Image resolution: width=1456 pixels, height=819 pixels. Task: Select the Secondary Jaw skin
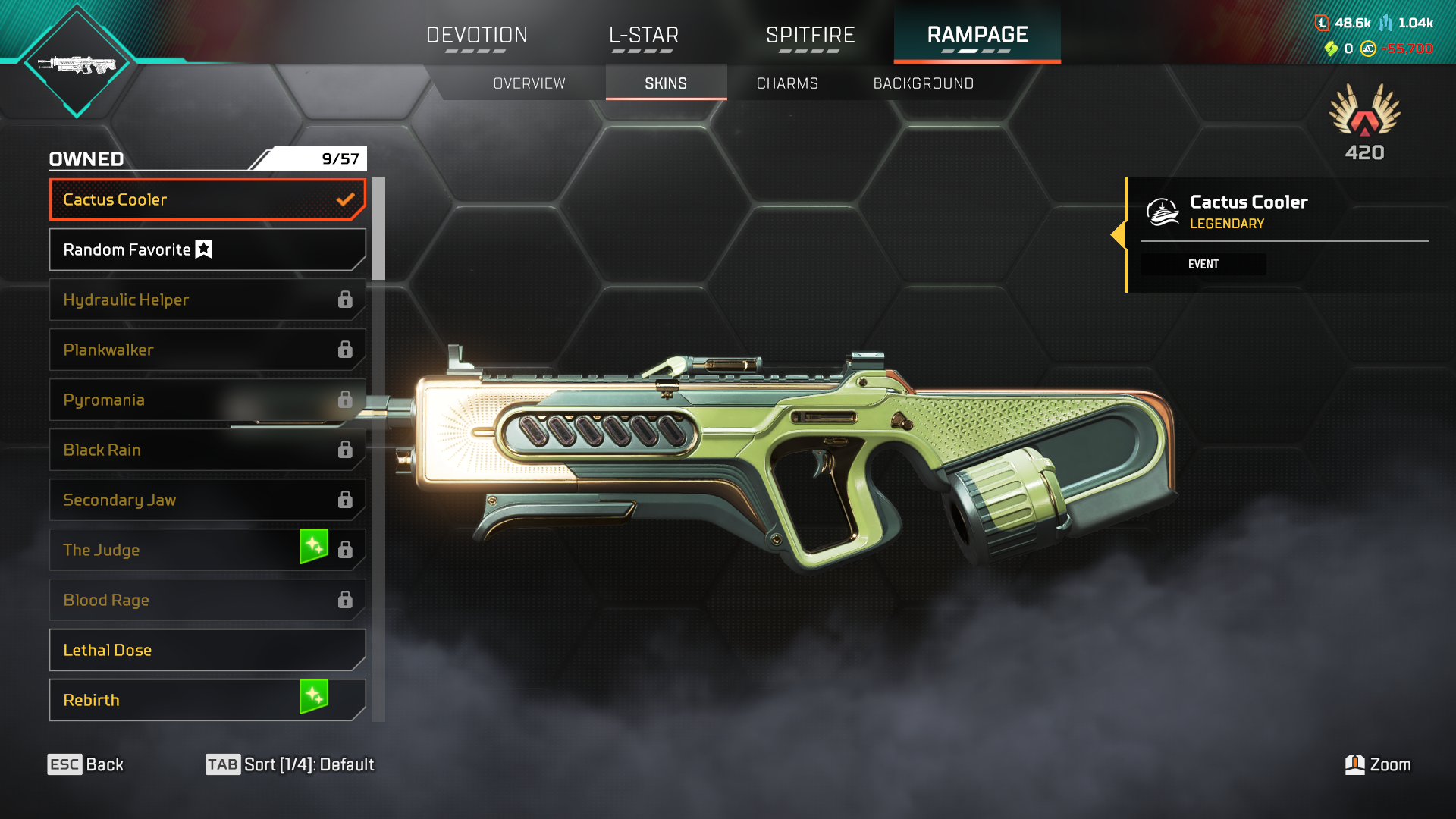207,500
